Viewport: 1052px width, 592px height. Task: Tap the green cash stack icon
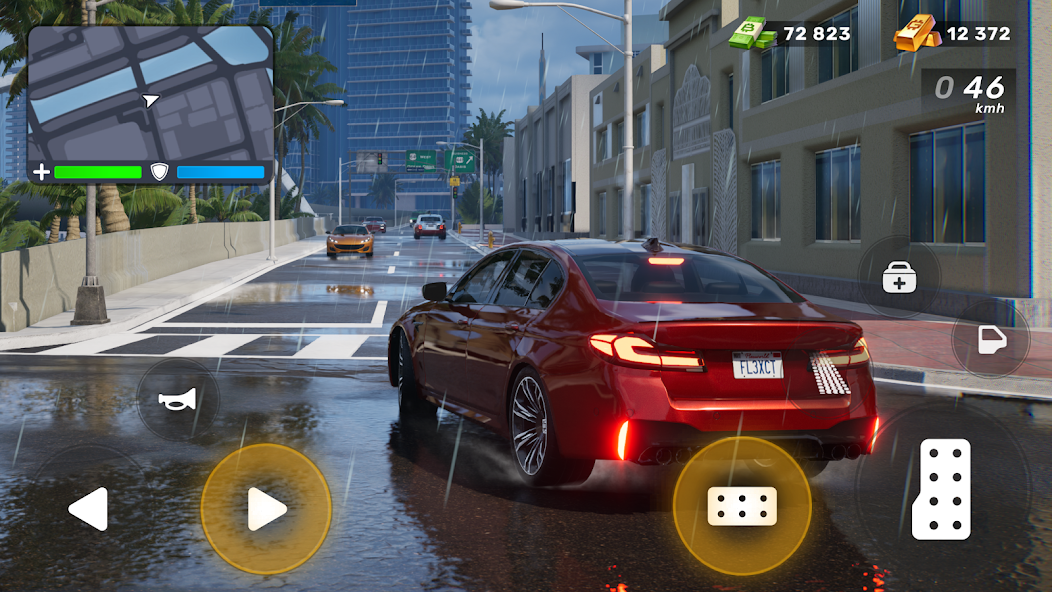(752, 34)
